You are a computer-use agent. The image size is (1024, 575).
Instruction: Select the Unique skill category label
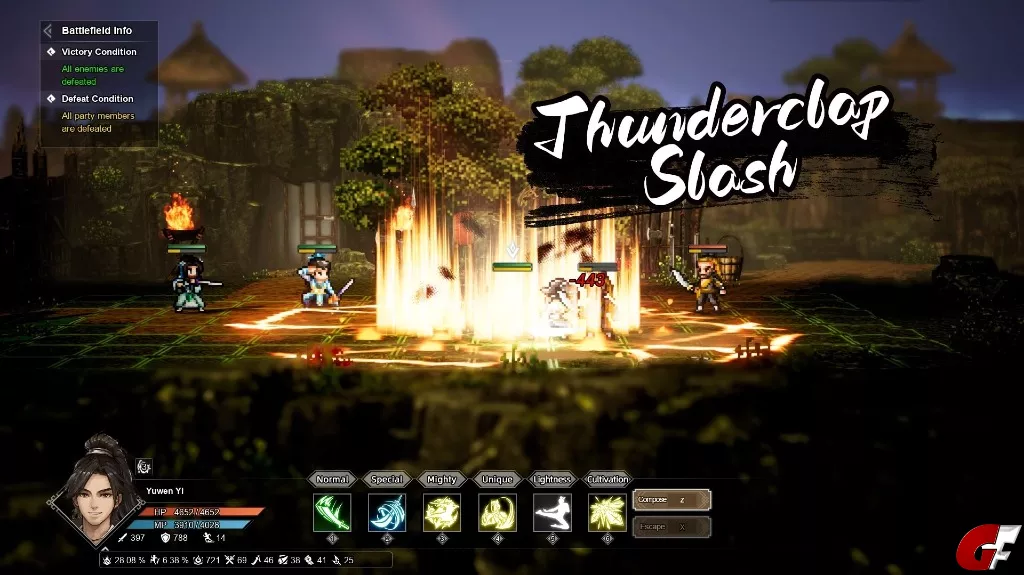(497, 480)
